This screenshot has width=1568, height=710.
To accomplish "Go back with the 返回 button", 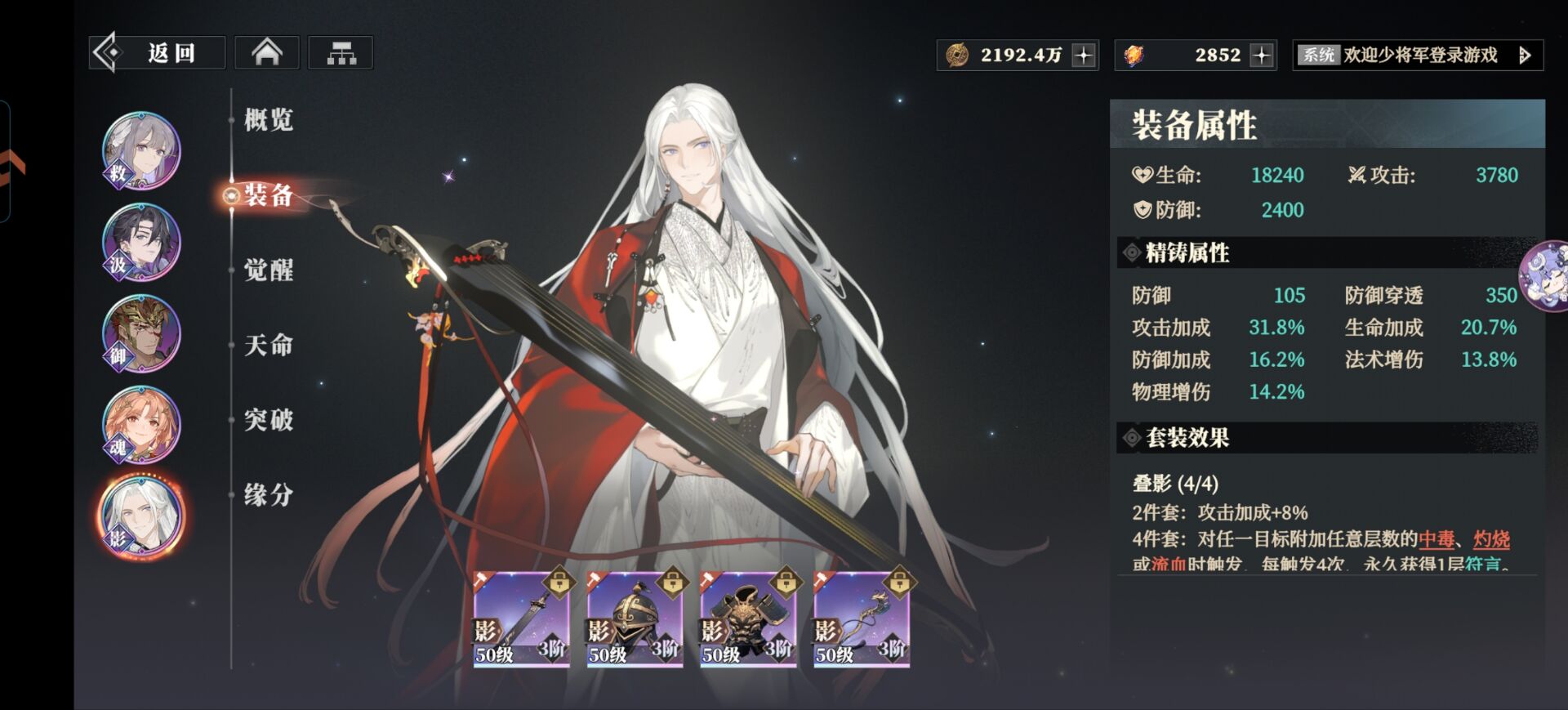I will 157,53.
